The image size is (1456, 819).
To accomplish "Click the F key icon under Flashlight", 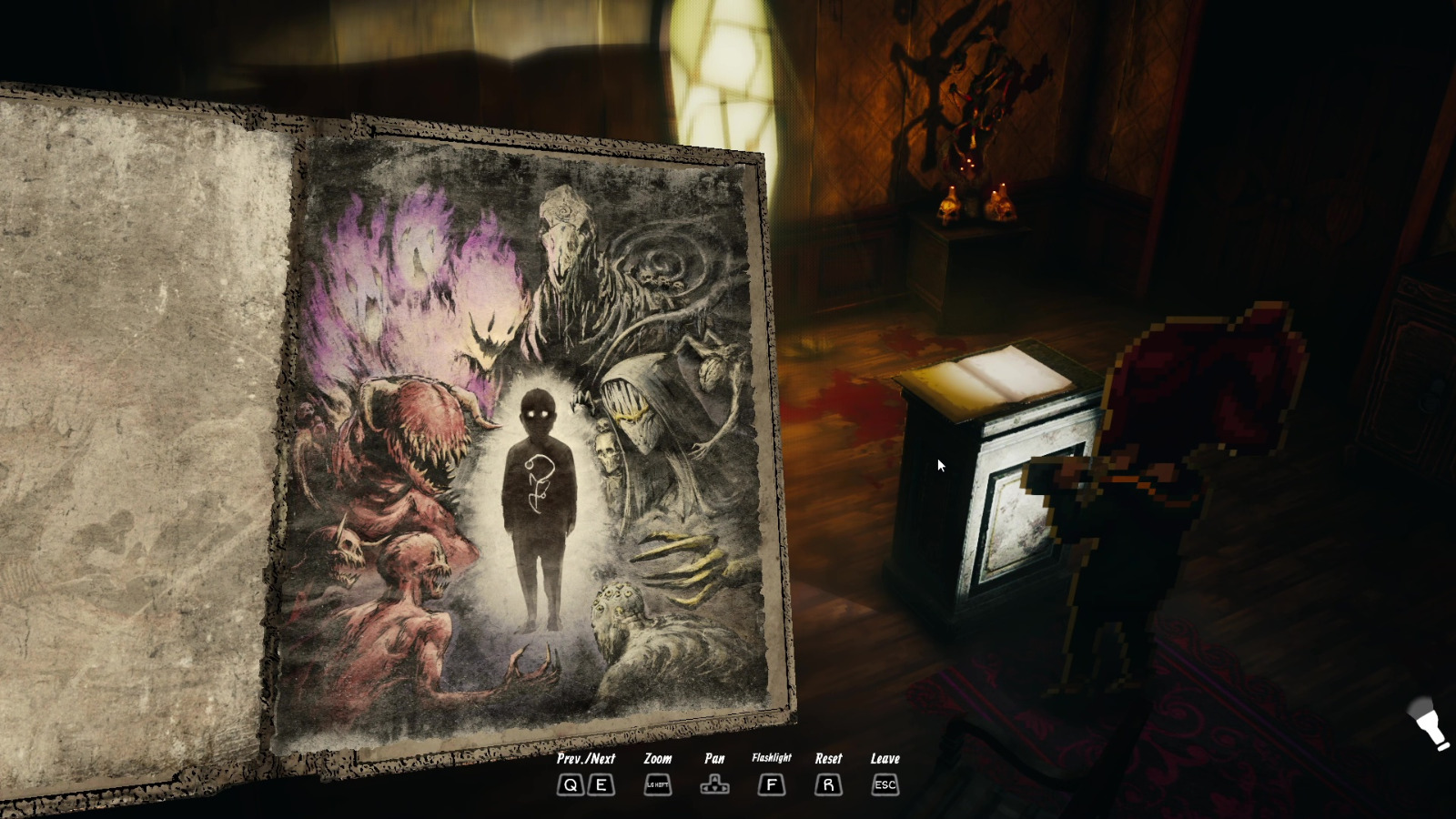I will coord(771,785).
